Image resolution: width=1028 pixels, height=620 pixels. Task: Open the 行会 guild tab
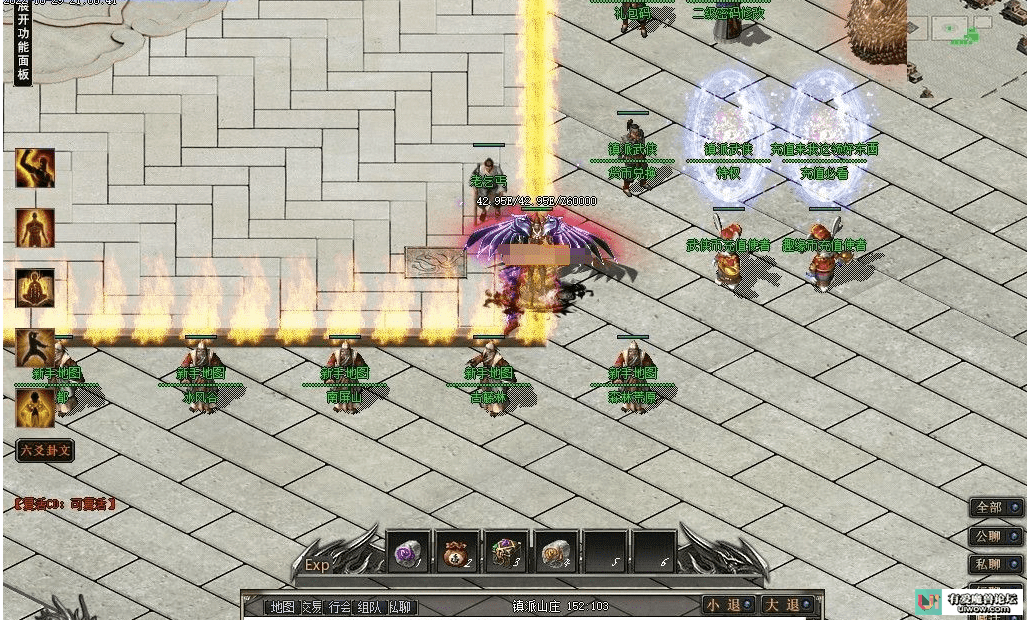340,607
